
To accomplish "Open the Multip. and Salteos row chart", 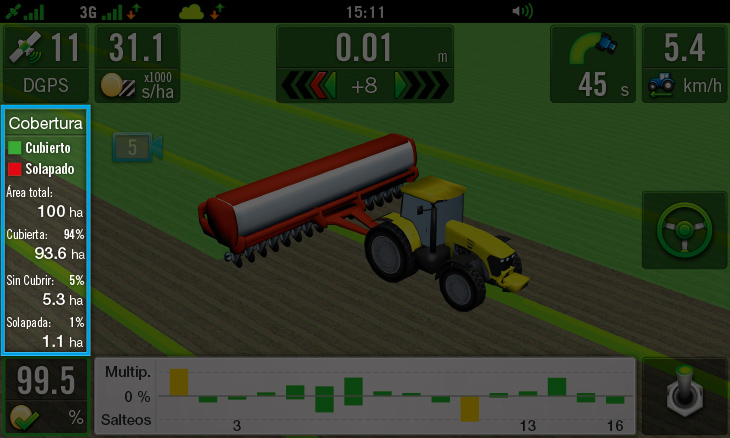I will [365, 396].
